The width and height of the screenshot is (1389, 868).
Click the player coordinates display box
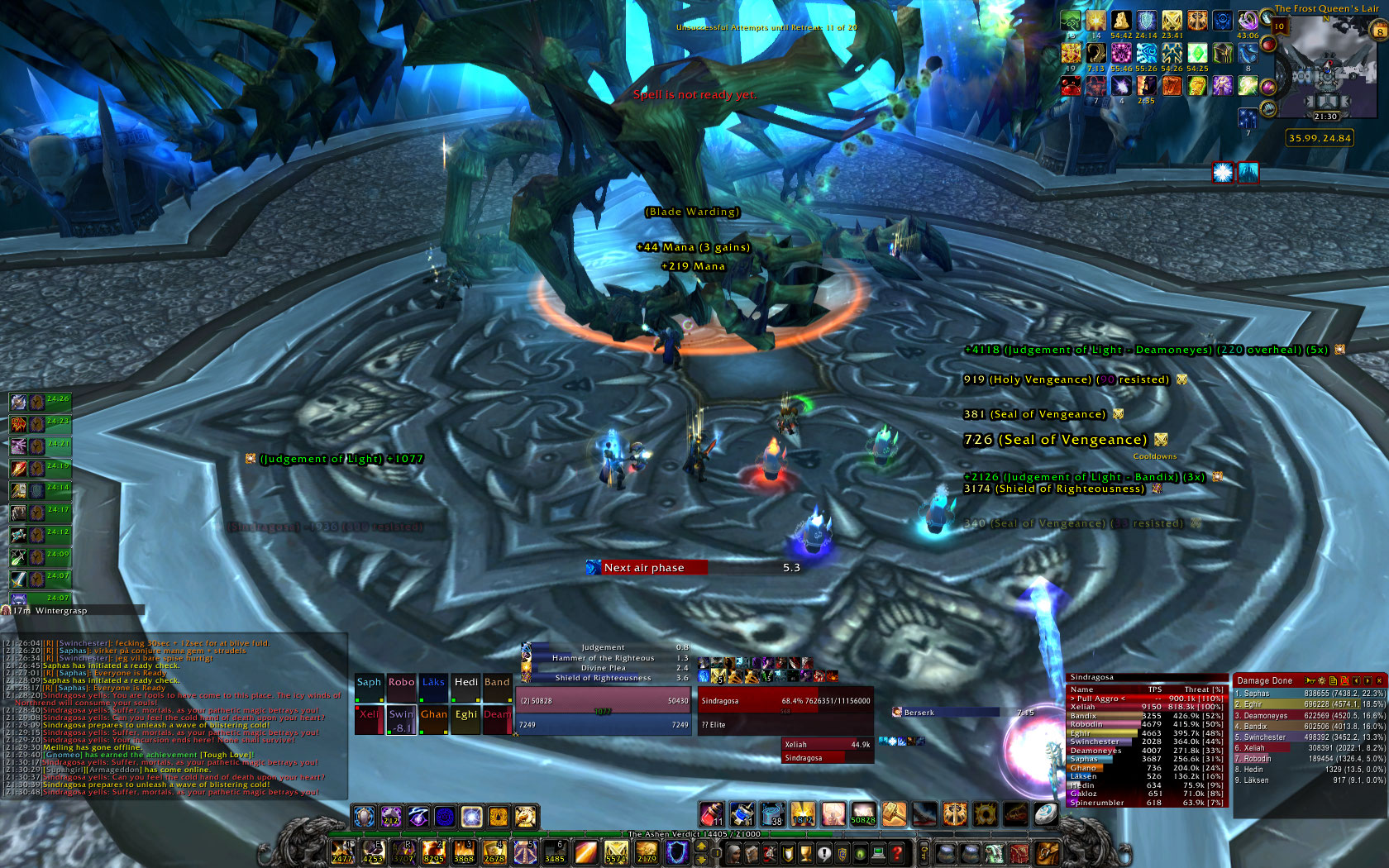click(1320, 138)
